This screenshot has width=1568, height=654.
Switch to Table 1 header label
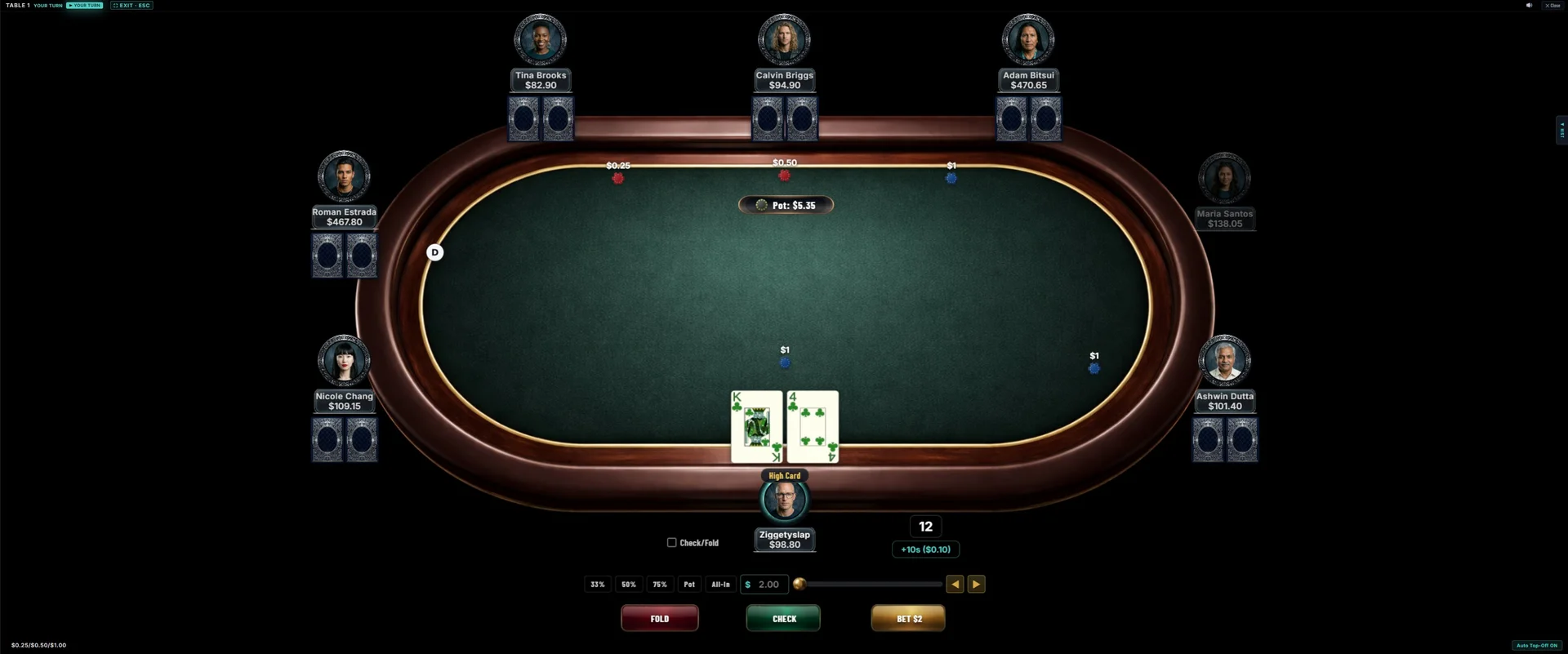pyautogui.click(x=16, y=5)
